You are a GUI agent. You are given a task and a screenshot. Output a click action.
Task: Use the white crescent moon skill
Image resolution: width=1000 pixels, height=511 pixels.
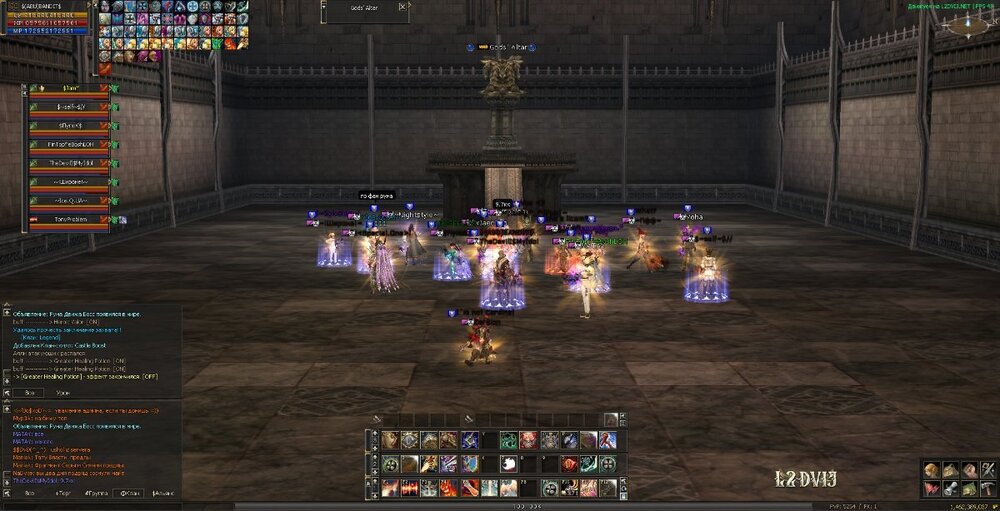507,464
